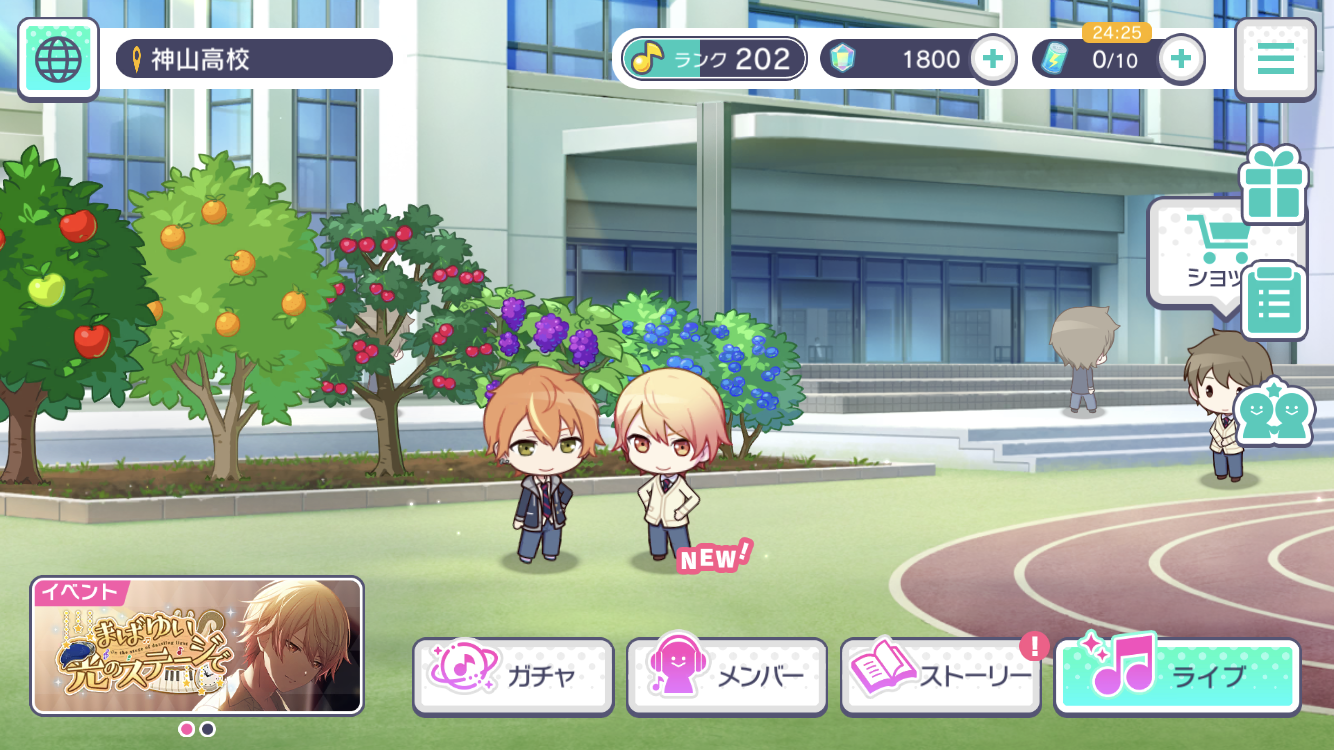Open the イベント event banner
This screenshot has width=1334, height=750.
point(197,645)
